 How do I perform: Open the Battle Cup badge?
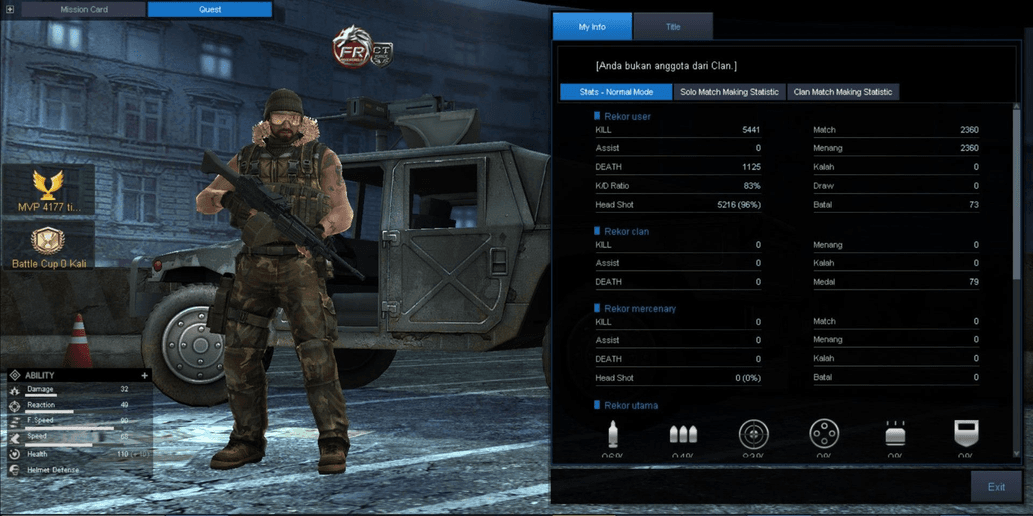[x=48, y=247]
